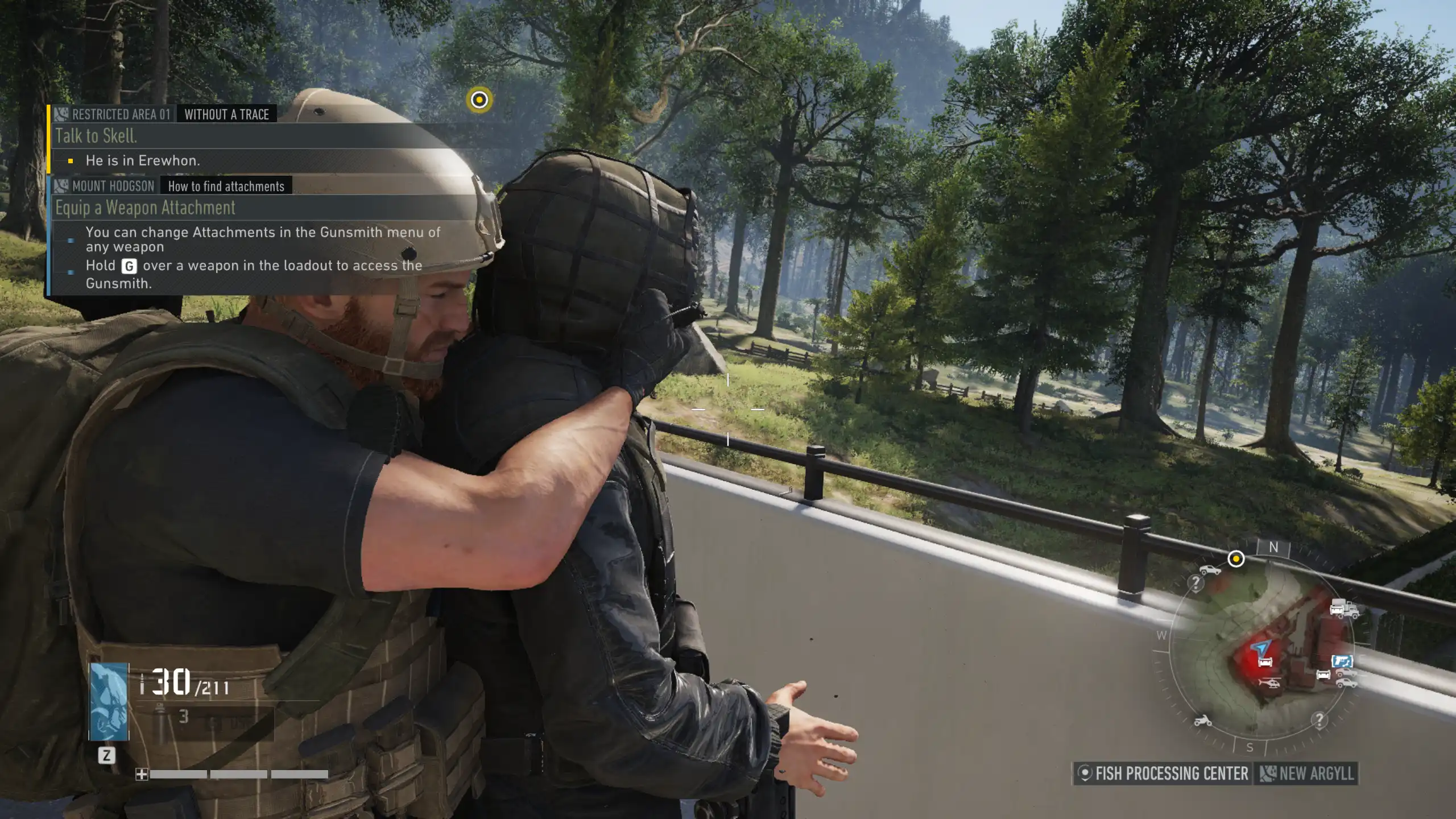
Task: Select the yellow mission objective marker above the trees
Action: (x=479, y=100)
